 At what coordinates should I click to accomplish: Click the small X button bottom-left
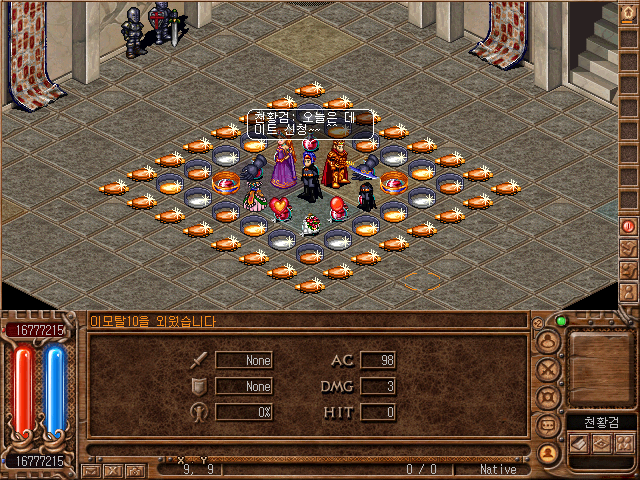[x=113, y=469]
